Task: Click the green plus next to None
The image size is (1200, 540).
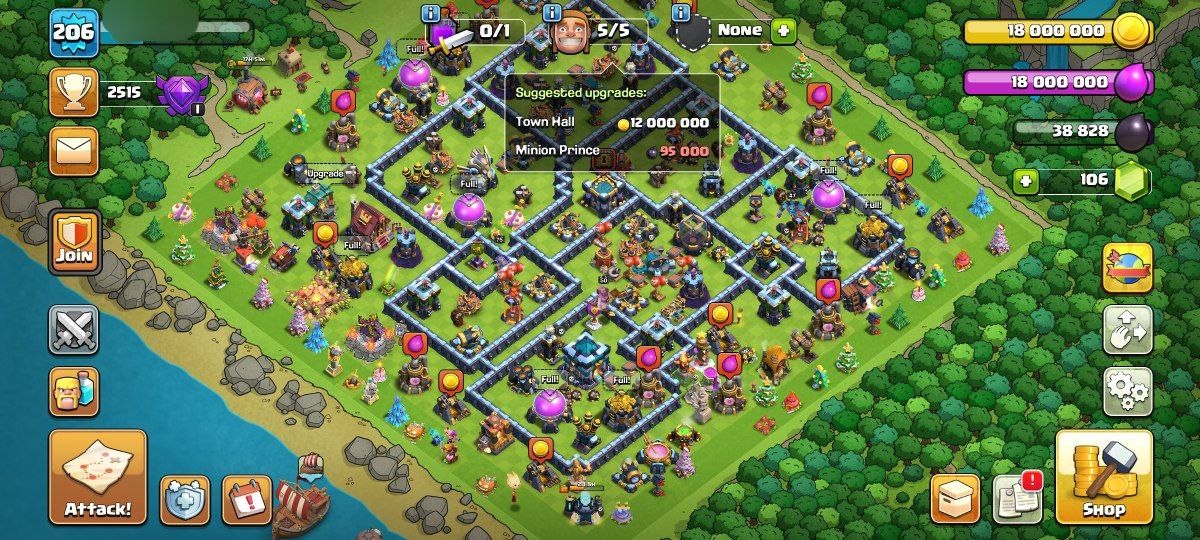Action: click(x=782, y=30)
